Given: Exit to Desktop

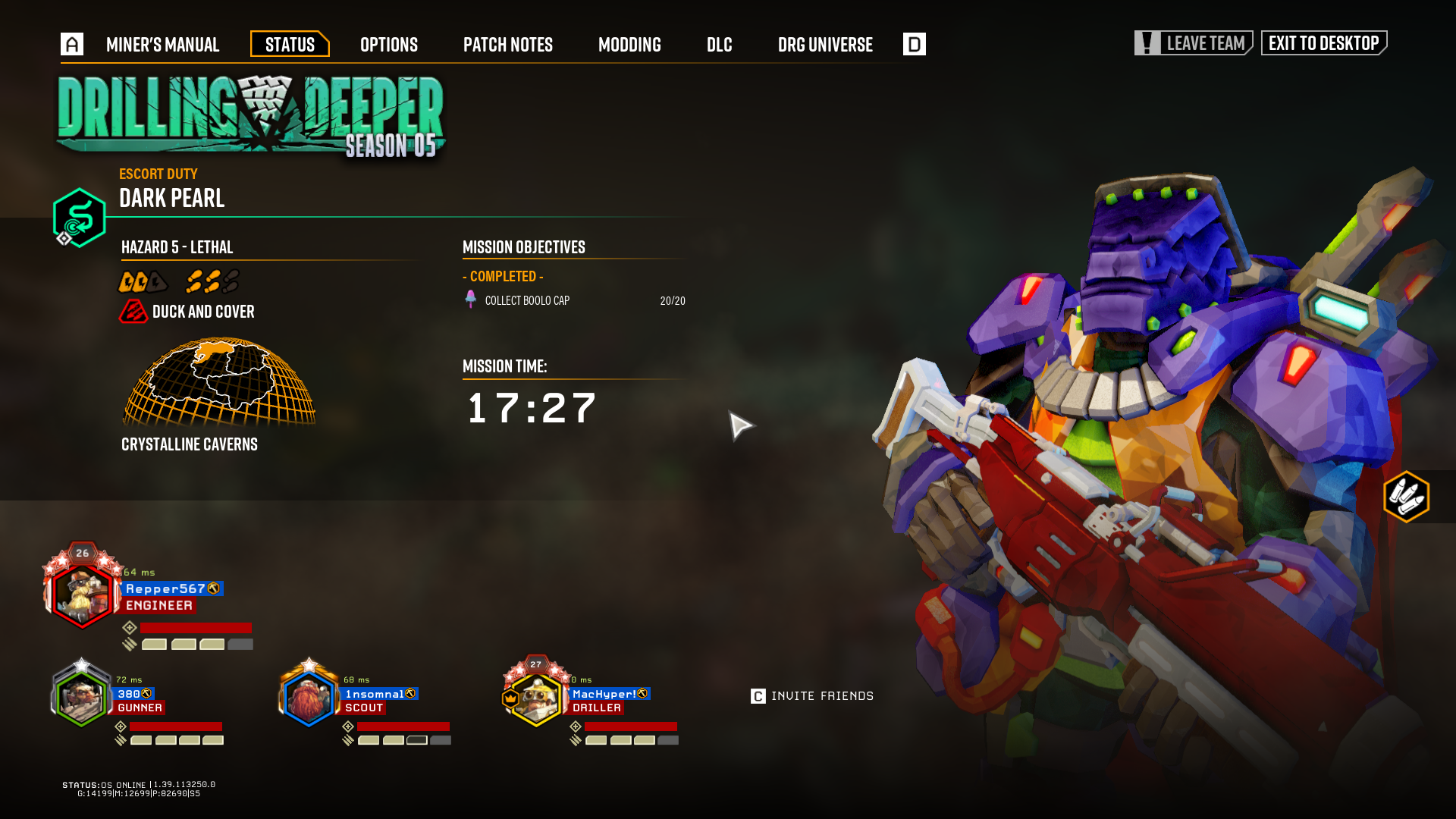Looking at the screenshot, I should pyautogui.click(x=1323, y=43).
